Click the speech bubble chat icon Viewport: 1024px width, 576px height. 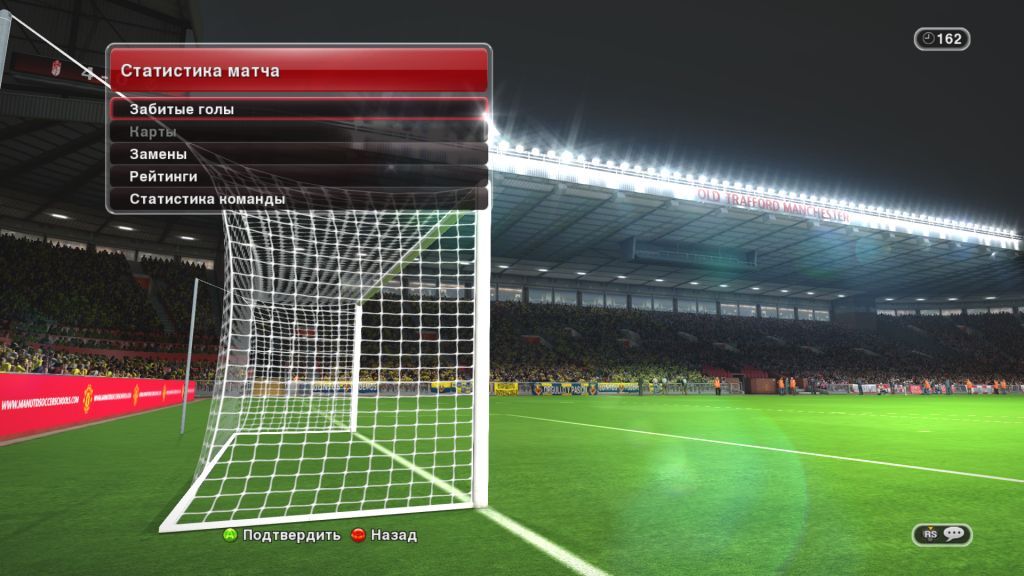pyautogui.click(x=953, y=534)
